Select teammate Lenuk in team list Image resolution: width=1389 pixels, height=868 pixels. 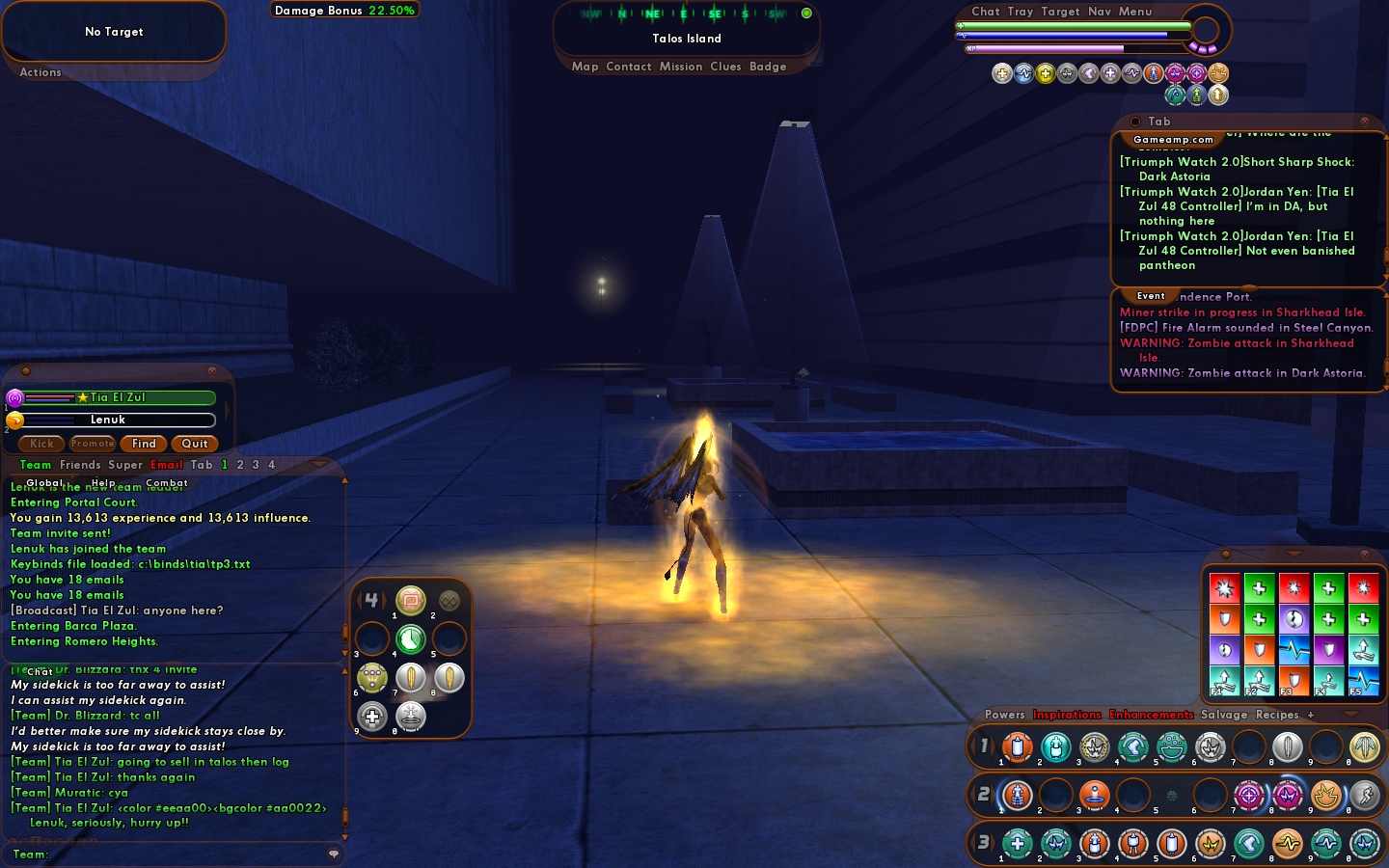[x=108, y=420]
